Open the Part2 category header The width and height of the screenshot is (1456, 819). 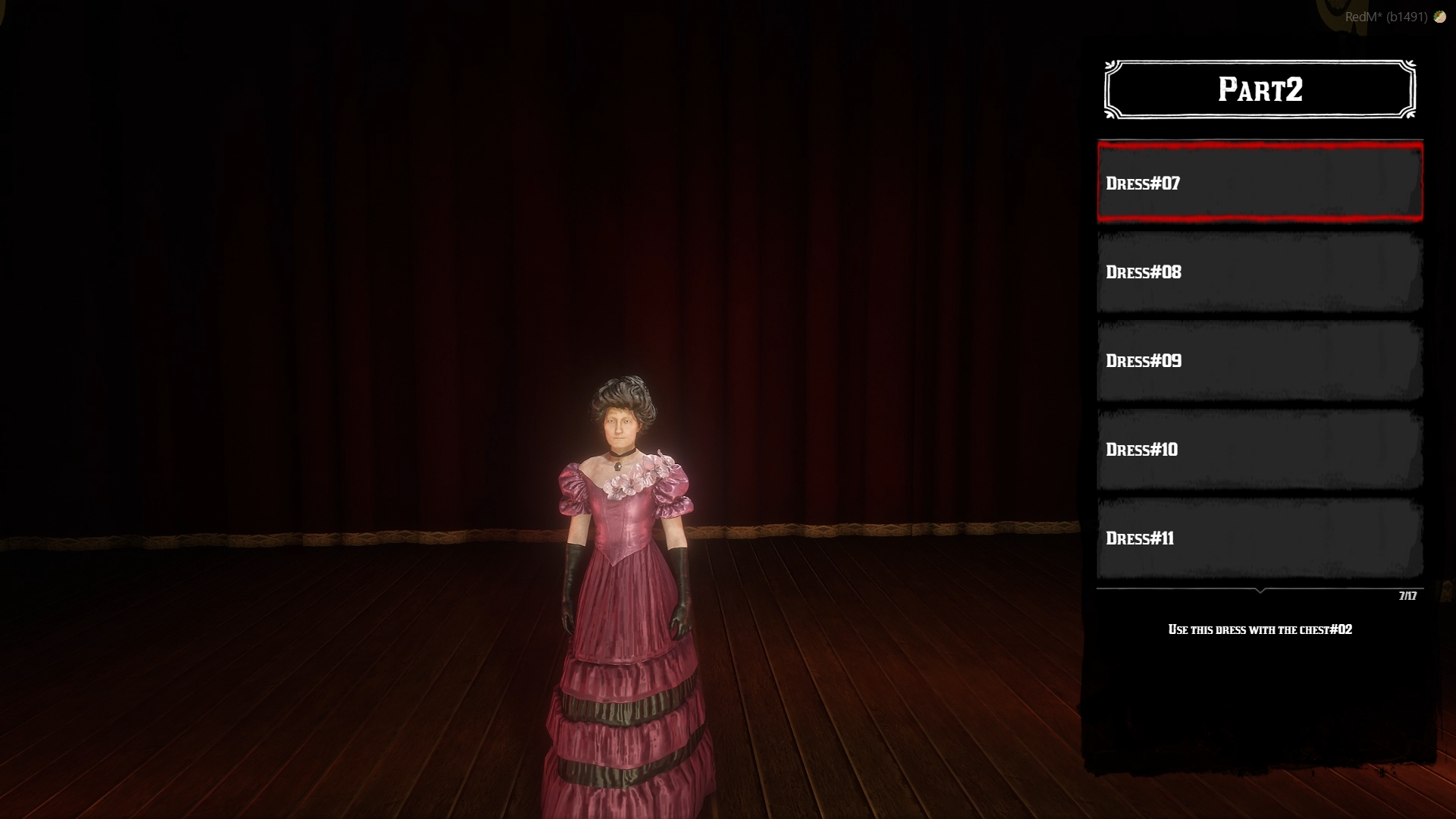[1259, 89]
